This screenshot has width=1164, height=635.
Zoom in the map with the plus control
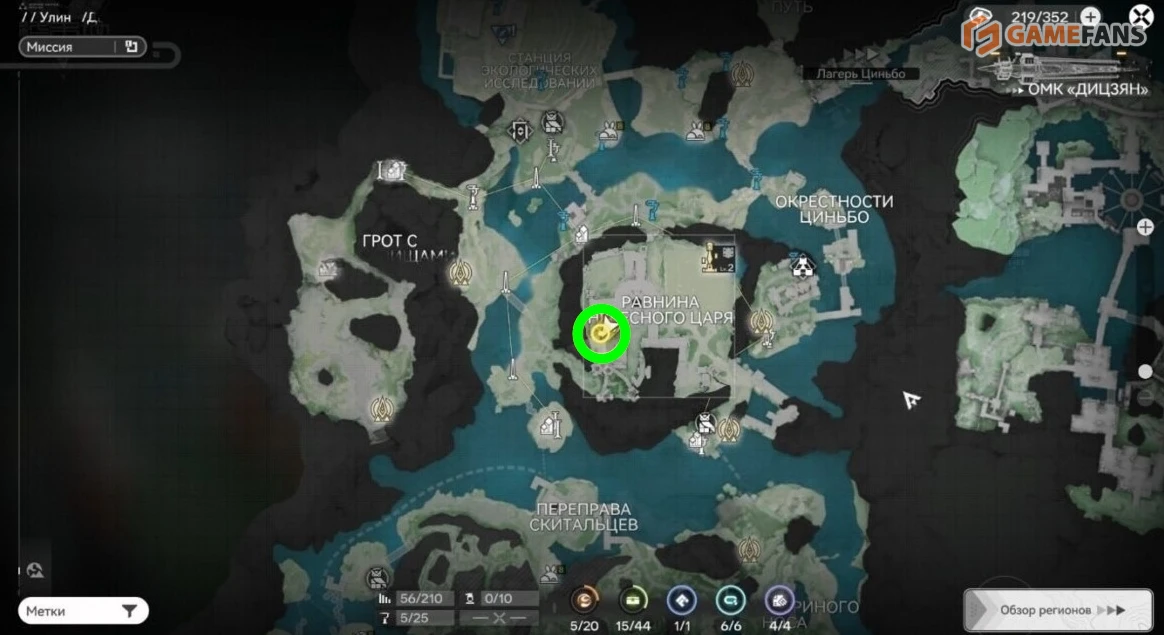[1145, 228]
